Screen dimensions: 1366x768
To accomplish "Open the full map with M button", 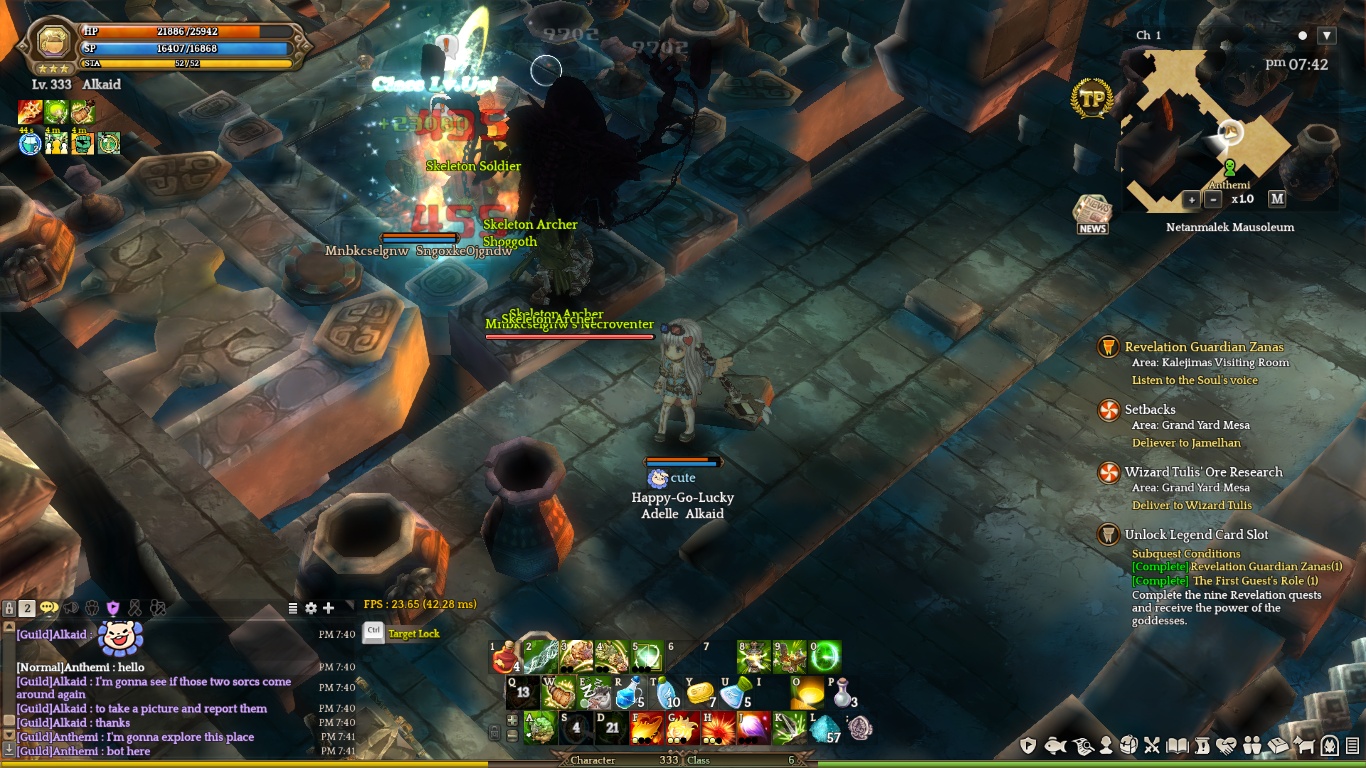I will point(1277,199).
